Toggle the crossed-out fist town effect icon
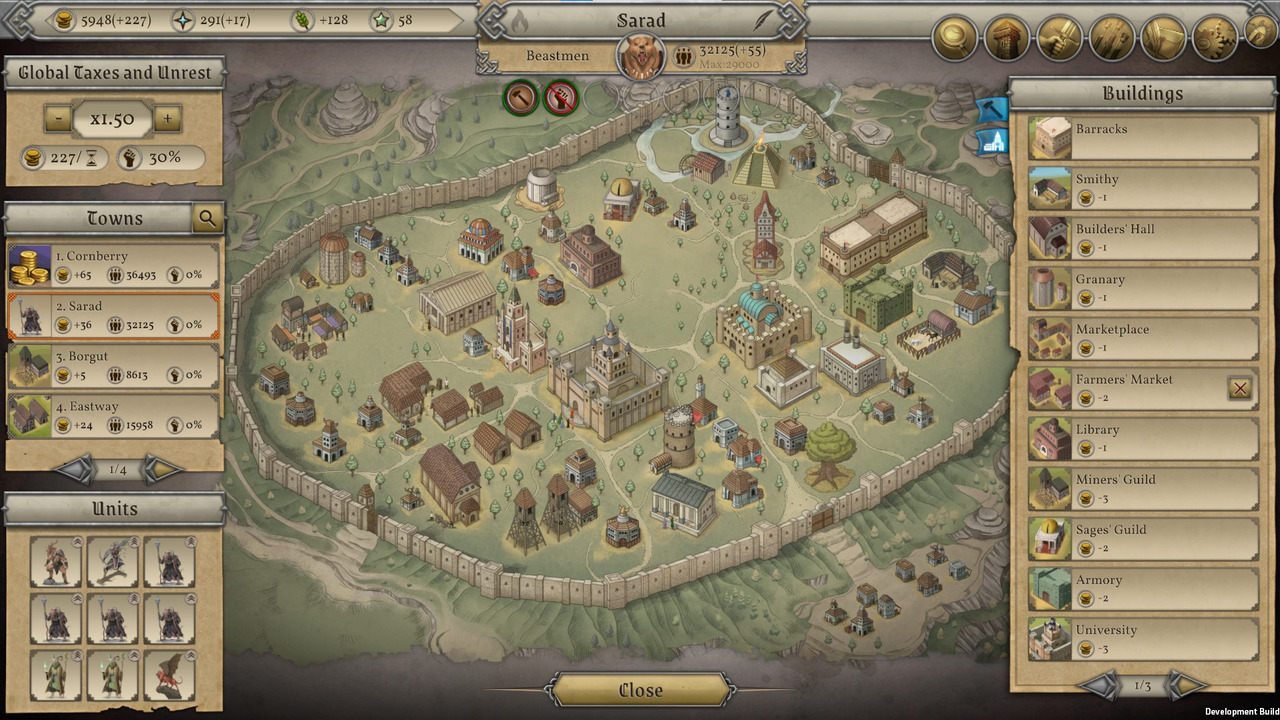1280x720 pixels. click(x=561, y=97)
